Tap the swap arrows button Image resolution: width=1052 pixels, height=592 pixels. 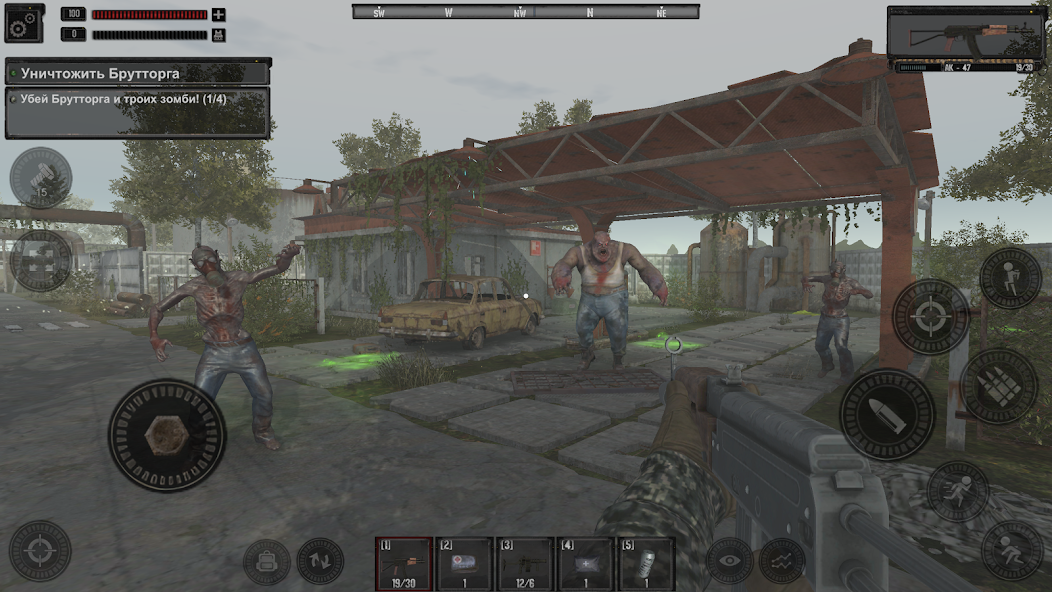click(x=320, y=562)
